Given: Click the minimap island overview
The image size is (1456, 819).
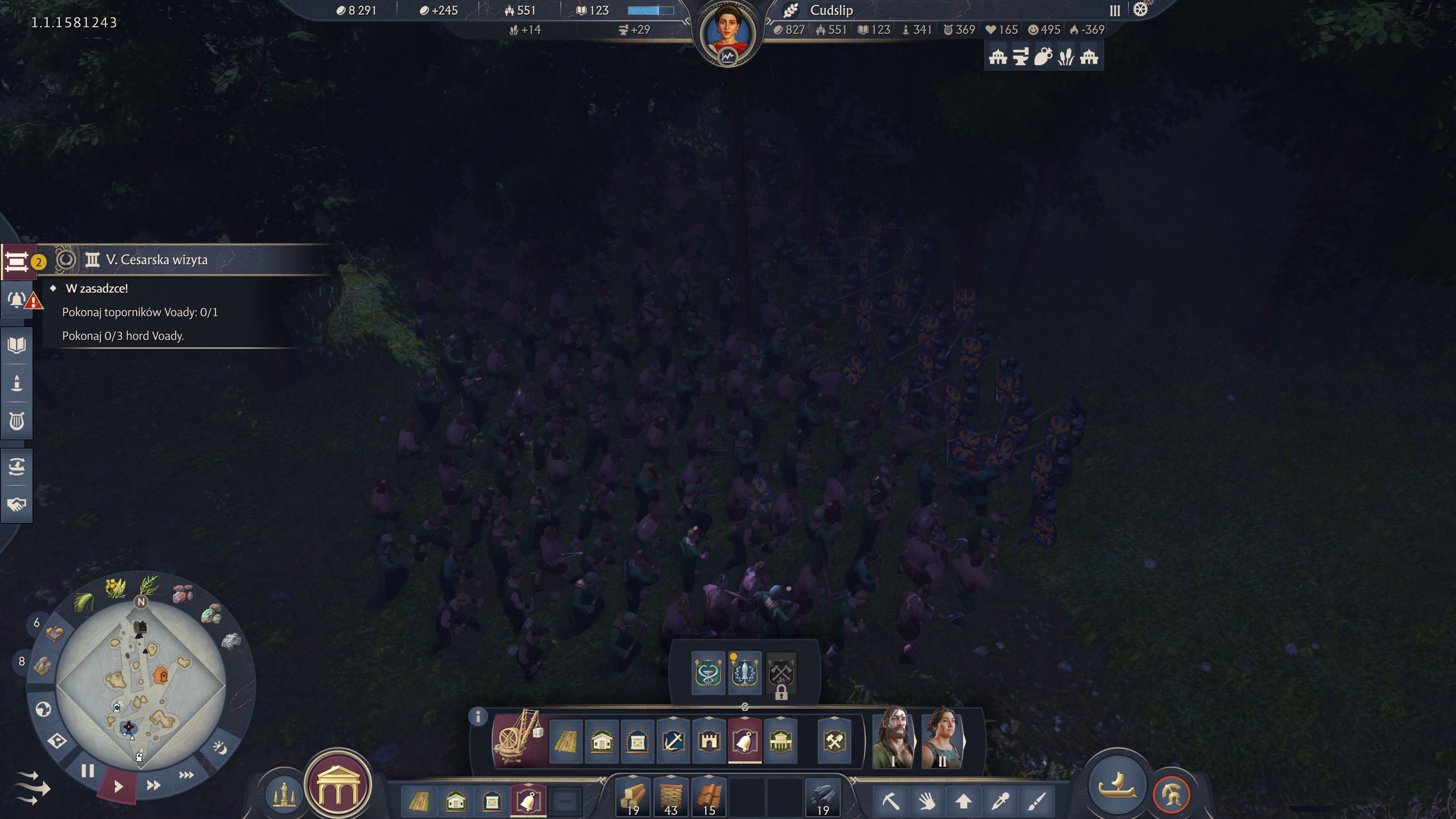Looking at the screenshot, I should coord(141,685).
